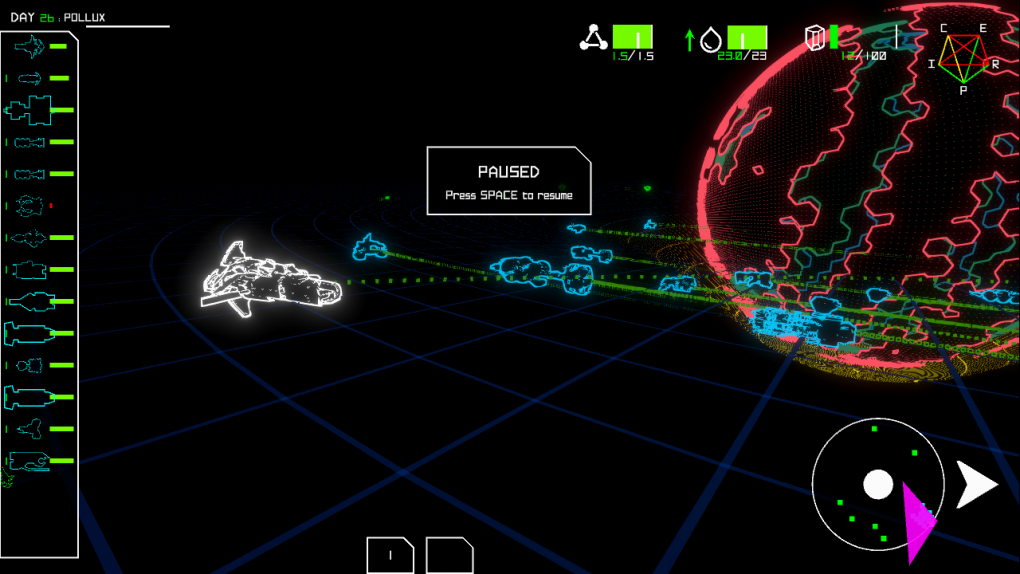This screenshot has height=574, width=1020.
Task: Open the circular radar minimap
Action: (x=877, y=485)
